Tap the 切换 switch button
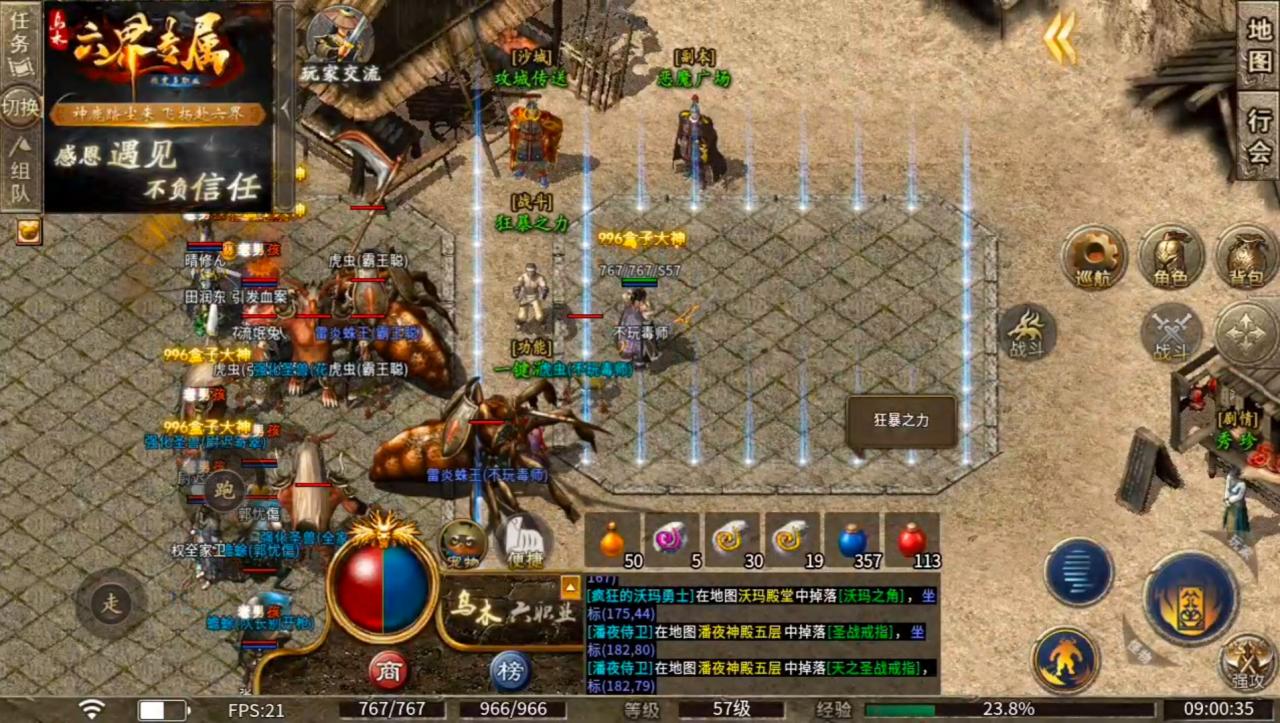The height and width of the screenshot is (723, 1280). pyautogui.click(x=21, y=106)
